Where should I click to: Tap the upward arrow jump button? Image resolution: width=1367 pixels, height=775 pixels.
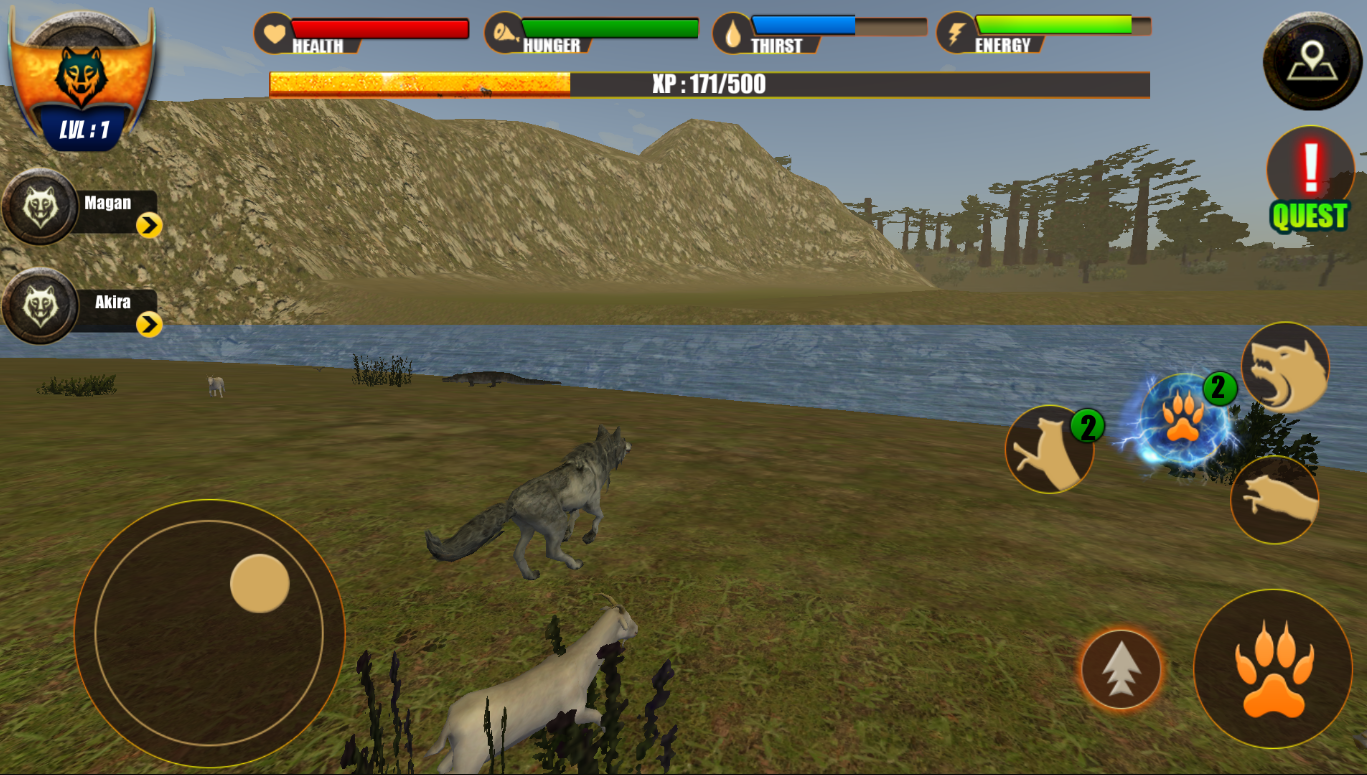[x=1121, y=669]
